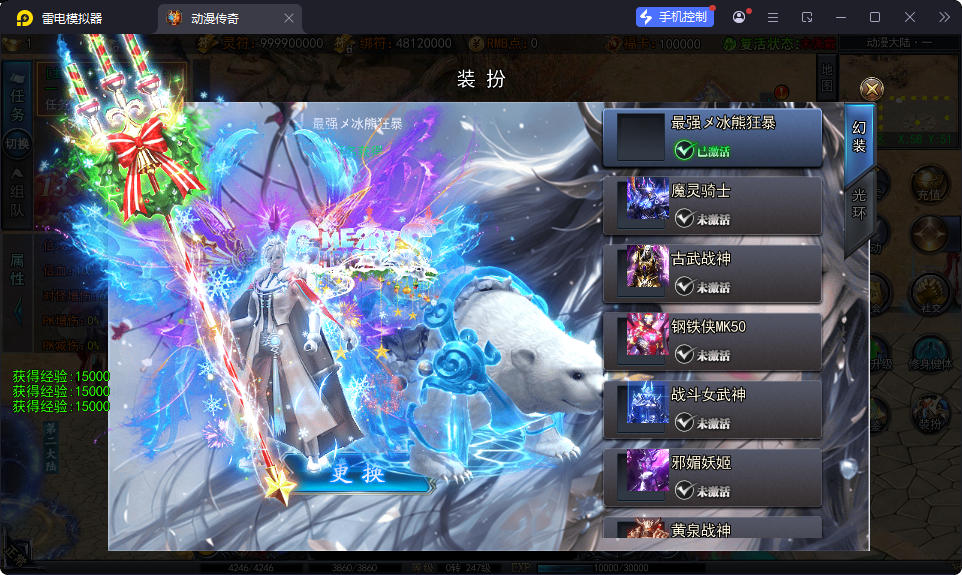Viewport: 962px width, 575px height.
Task: Close the 动漫传奇 emulator tab
Action: pyautogui.click(x=289, y=18)
